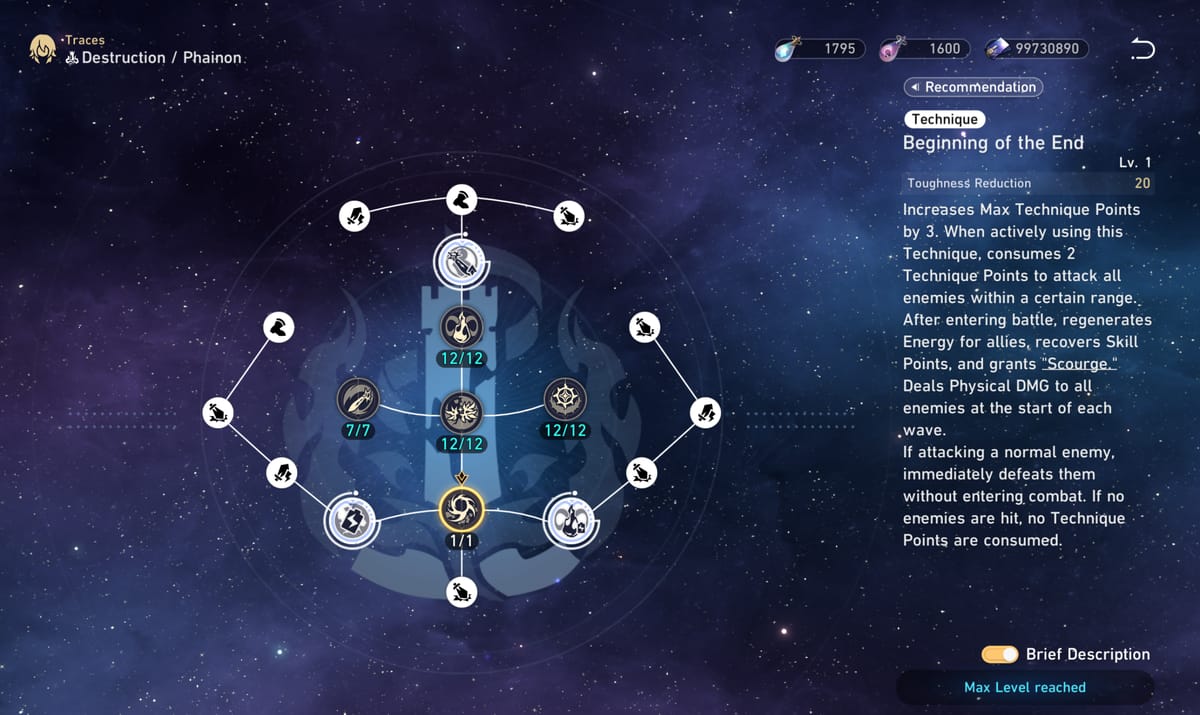
Task: Select the Basic ATK trace node marked 7/7
Action: [x=357, y=400]
